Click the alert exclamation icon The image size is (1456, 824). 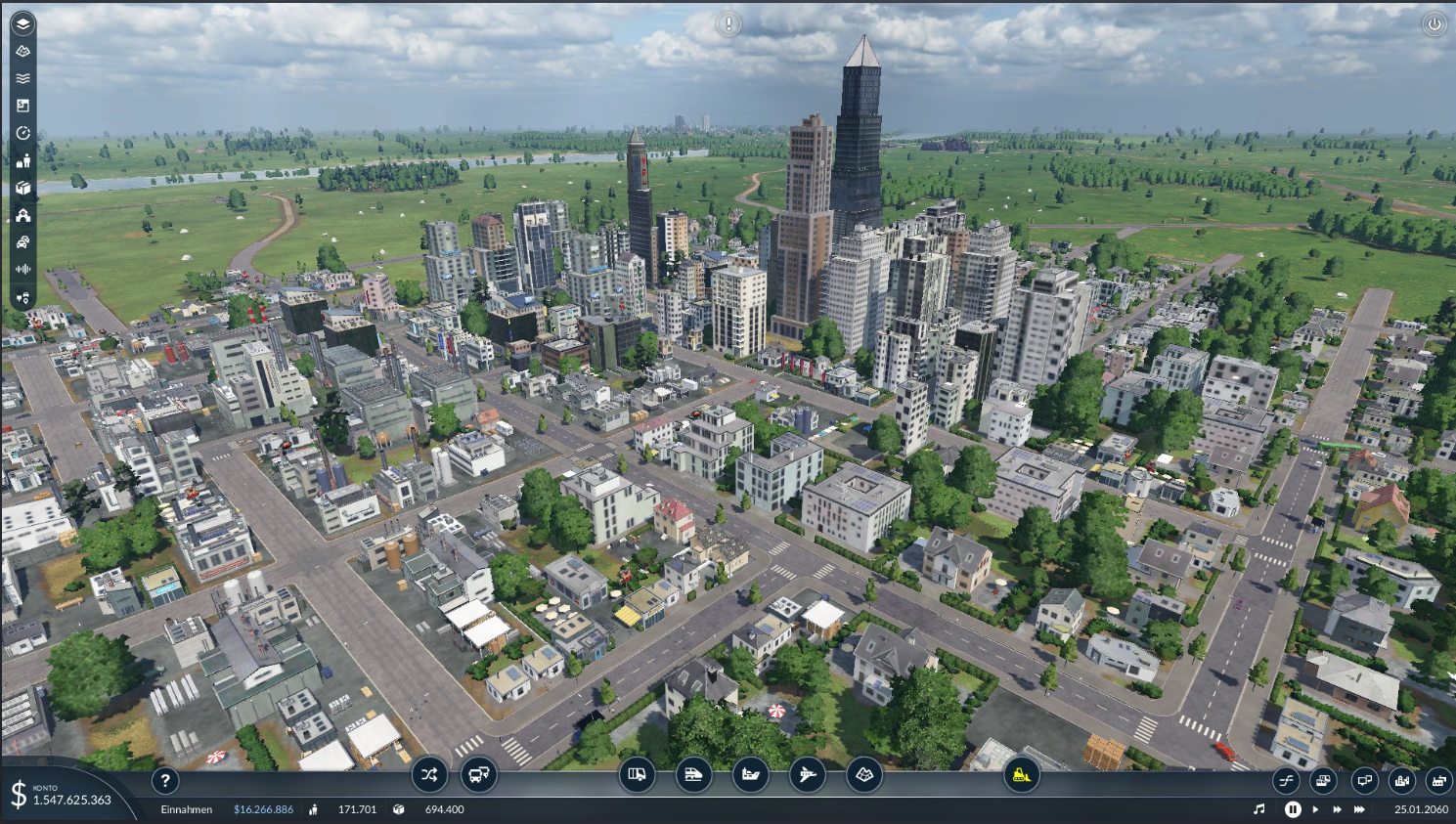tap(728, 23)
